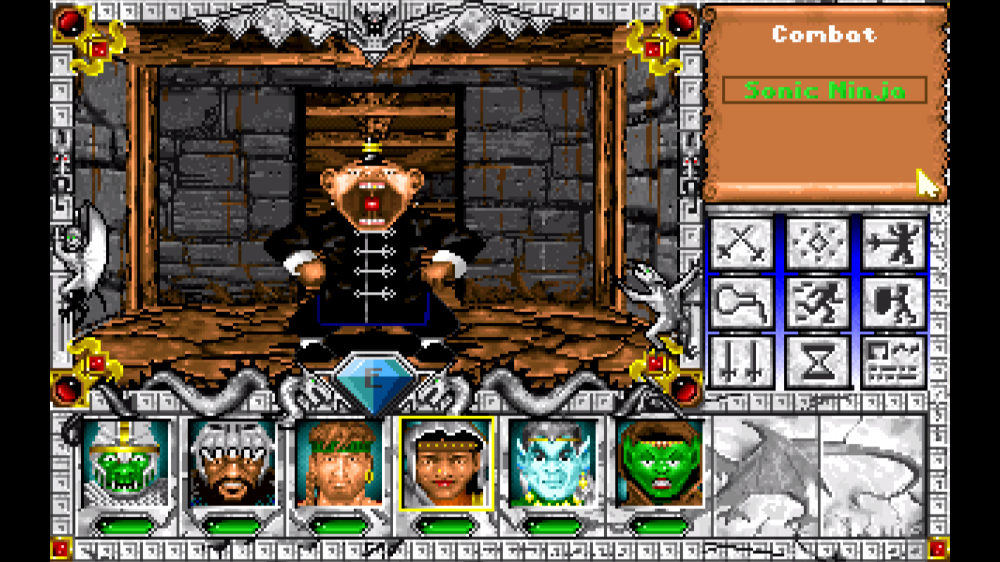This screenshot has height=562, width=1000.
Task: Target the Sonic Ninja in combat list
Action: (x=825, y=91)
